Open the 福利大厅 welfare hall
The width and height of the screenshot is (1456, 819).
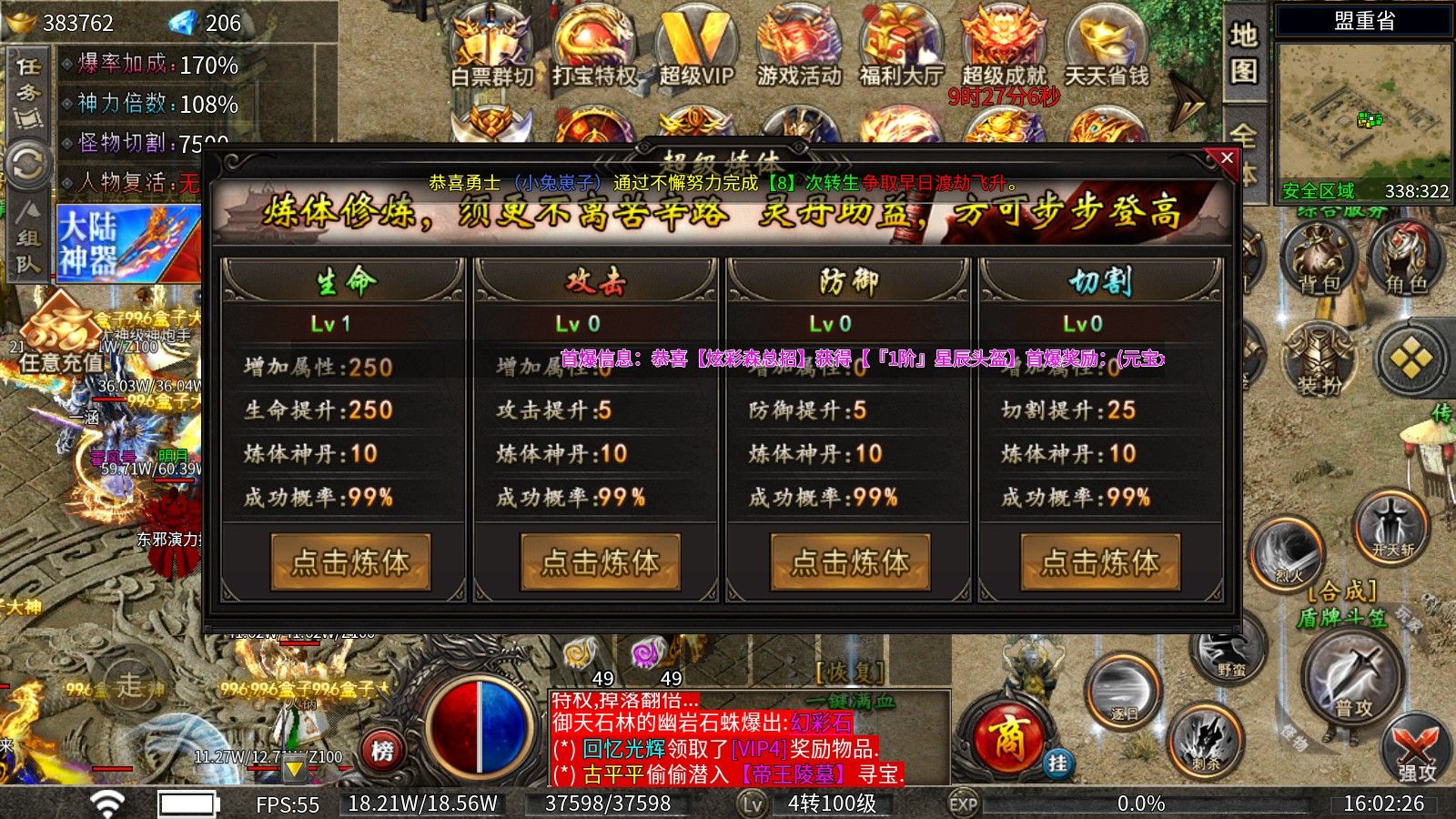[901, 50]
